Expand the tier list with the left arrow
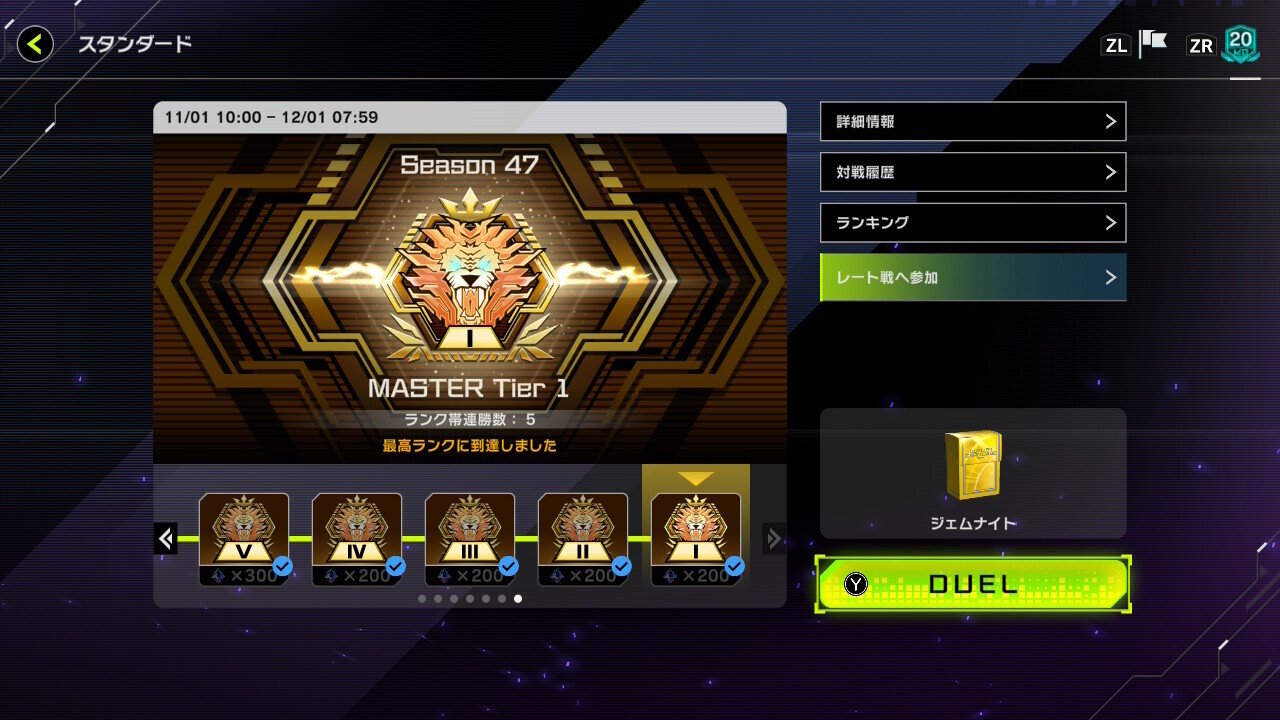This screenshot has height=720, width=1280. coord(166,538)
